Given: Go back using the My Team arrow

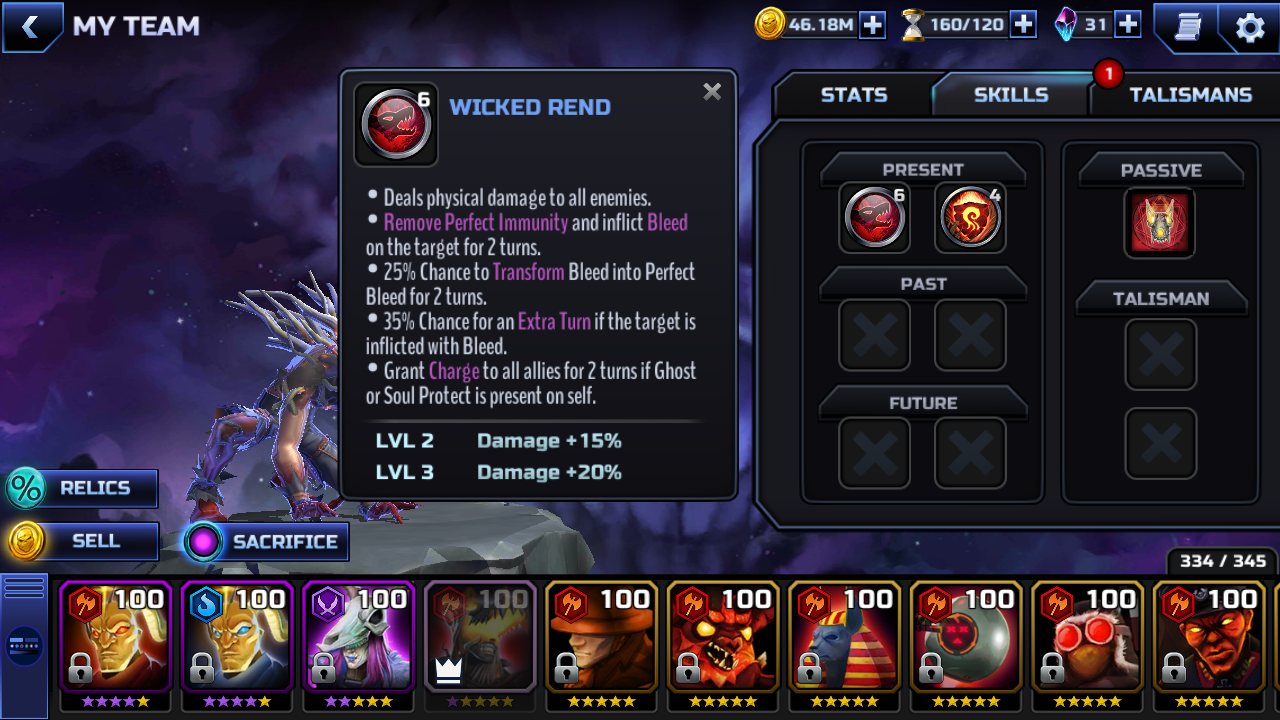Looking at the screenshot, I should pos(31,27).
